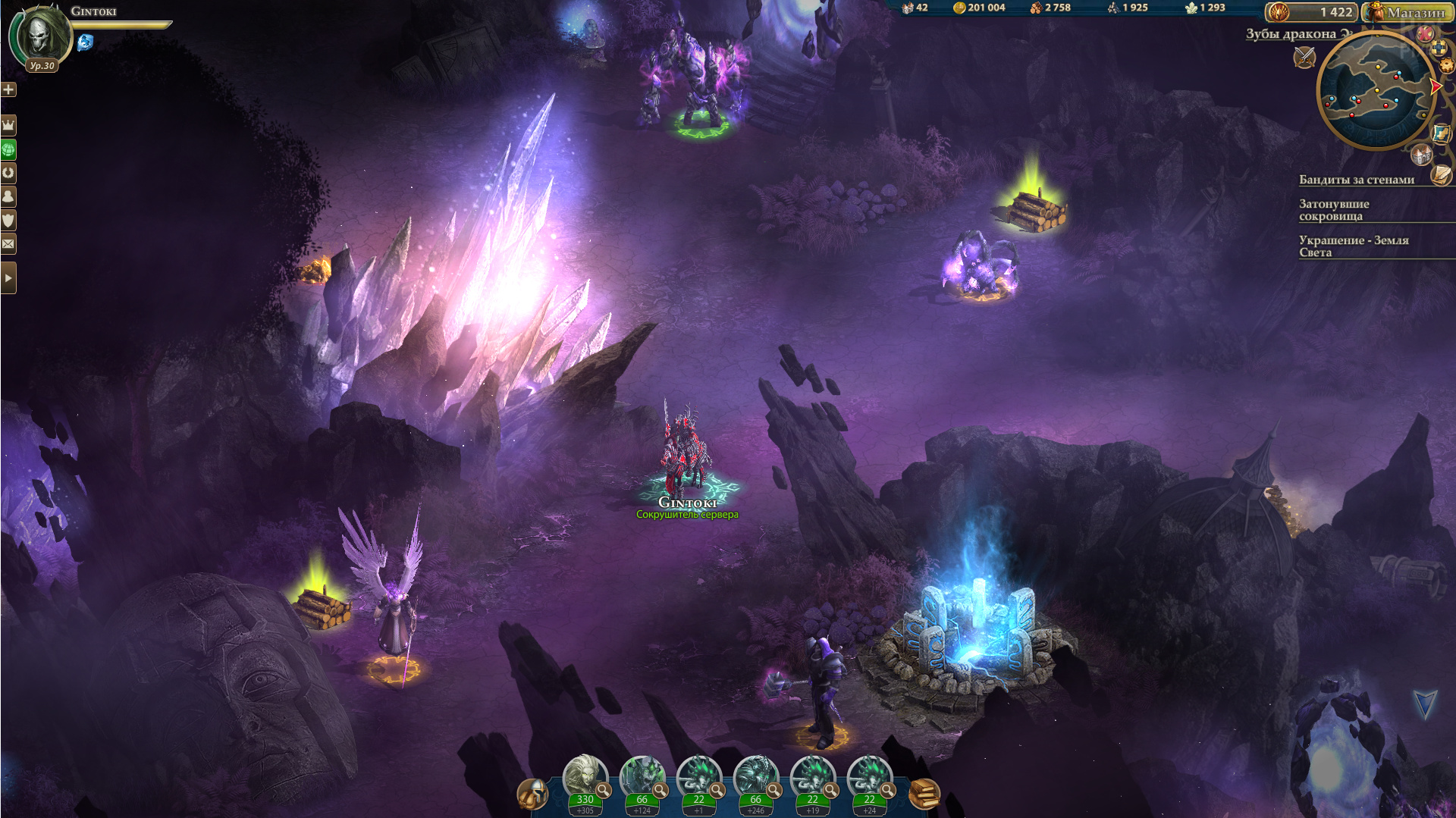
Task: Click the circular minimap
Action: pos(1376,90)
